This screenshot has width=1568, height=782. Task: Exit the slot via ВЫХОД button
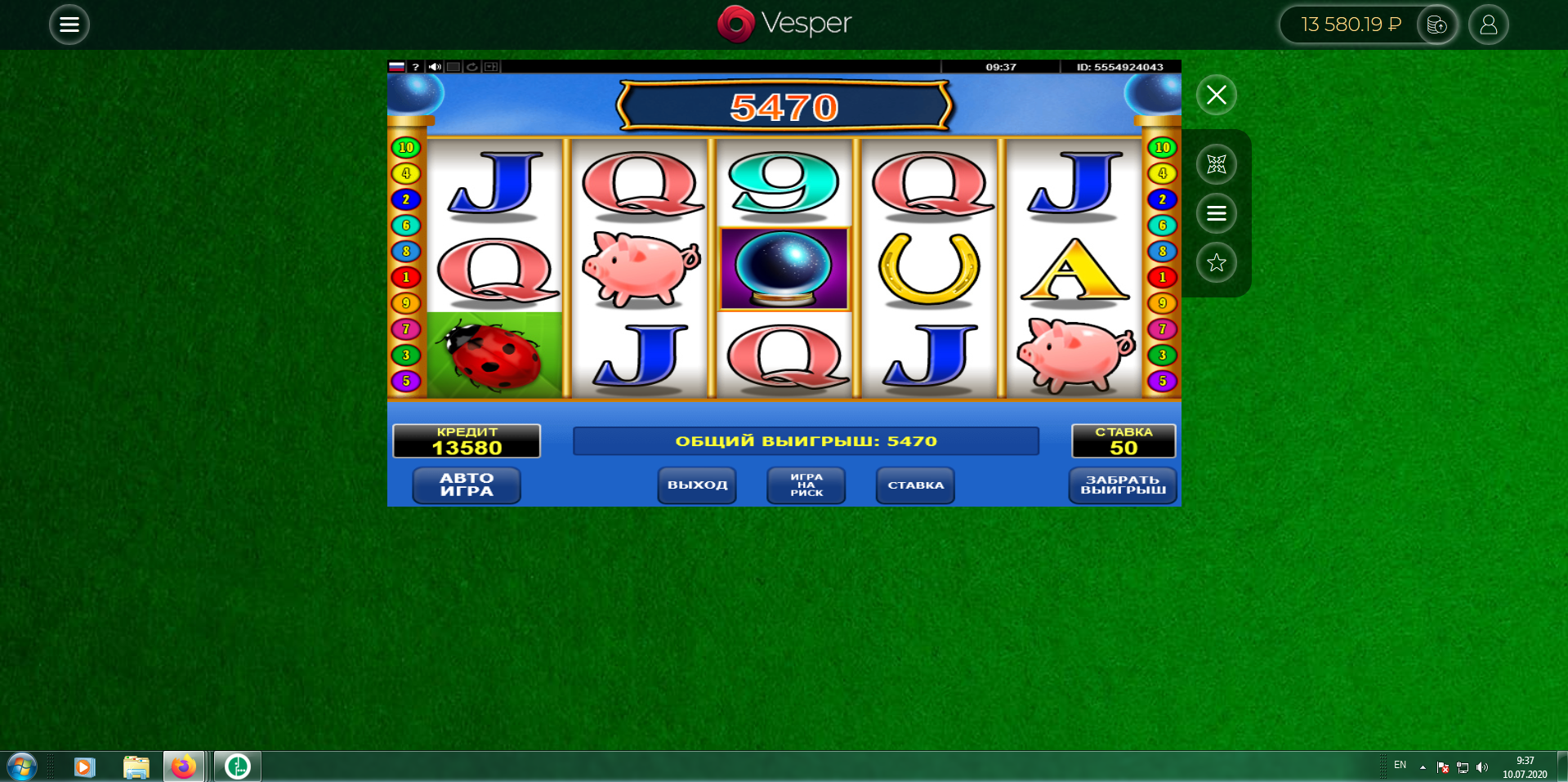point(697,485)
